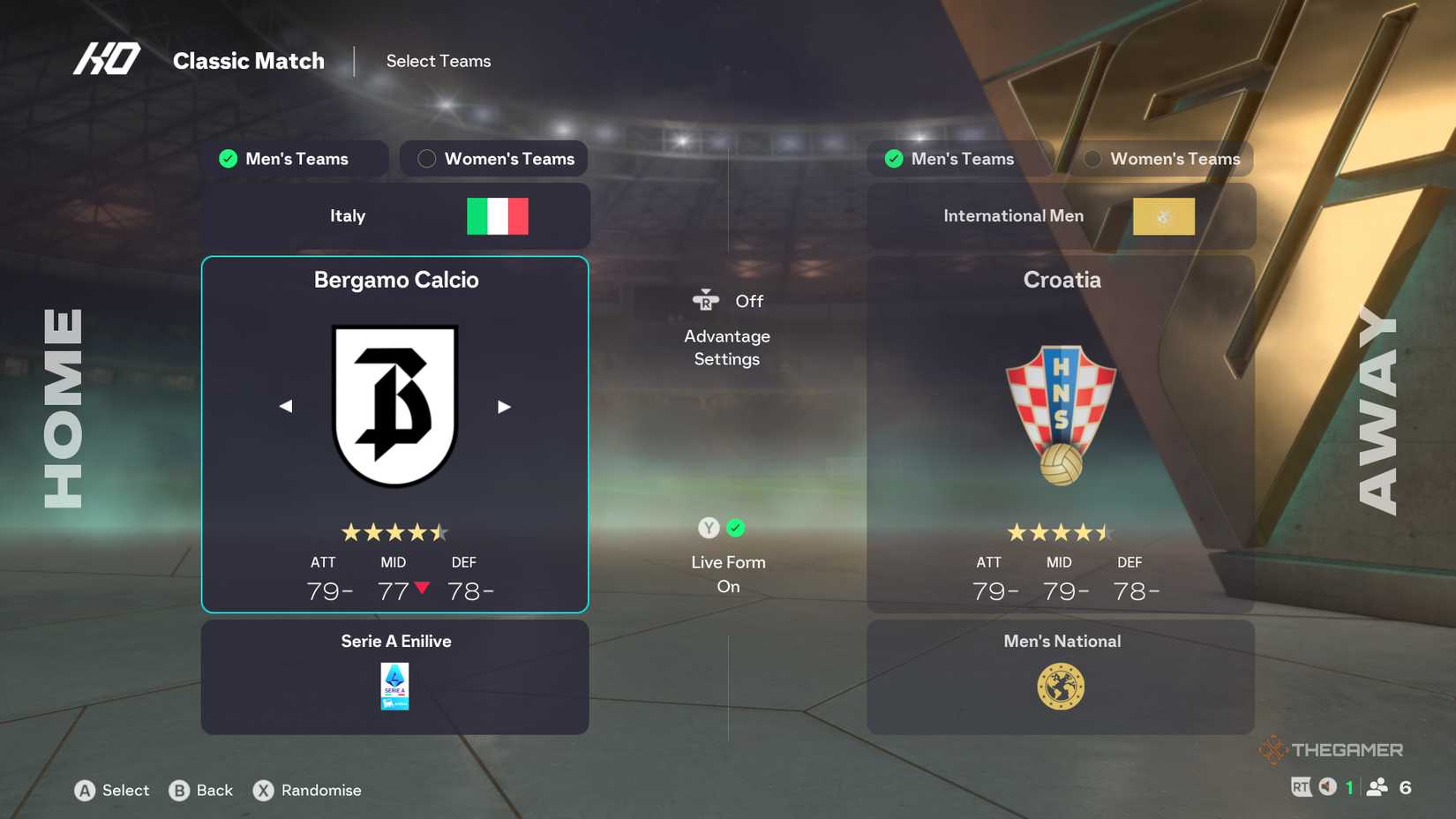The width and height of the screenshot is (1456, 819).
Task: Click Back to return to previous screen
Action: pos(201,791)
